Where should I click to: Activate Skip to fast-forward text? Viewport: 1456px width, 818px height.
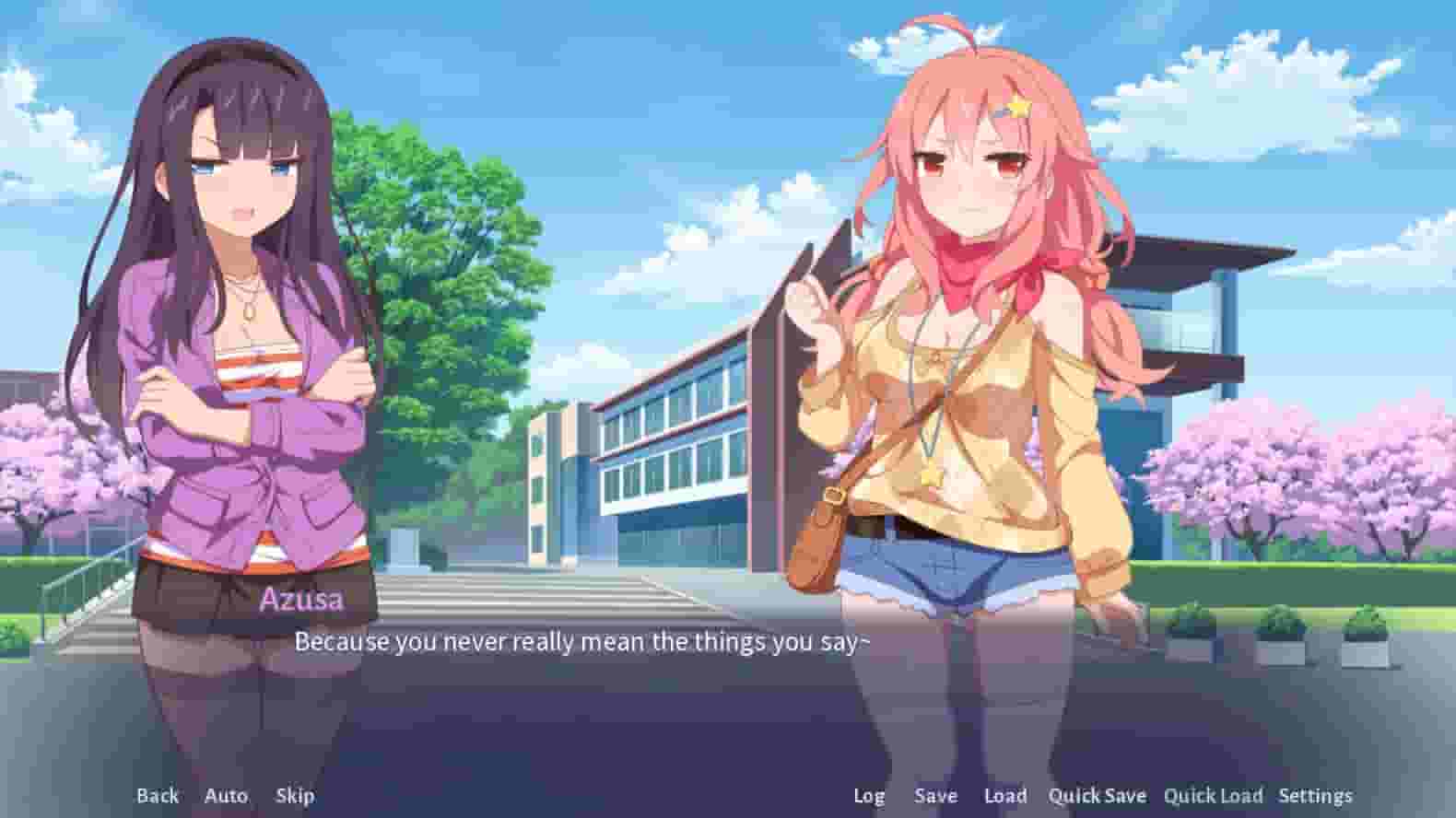295,795
